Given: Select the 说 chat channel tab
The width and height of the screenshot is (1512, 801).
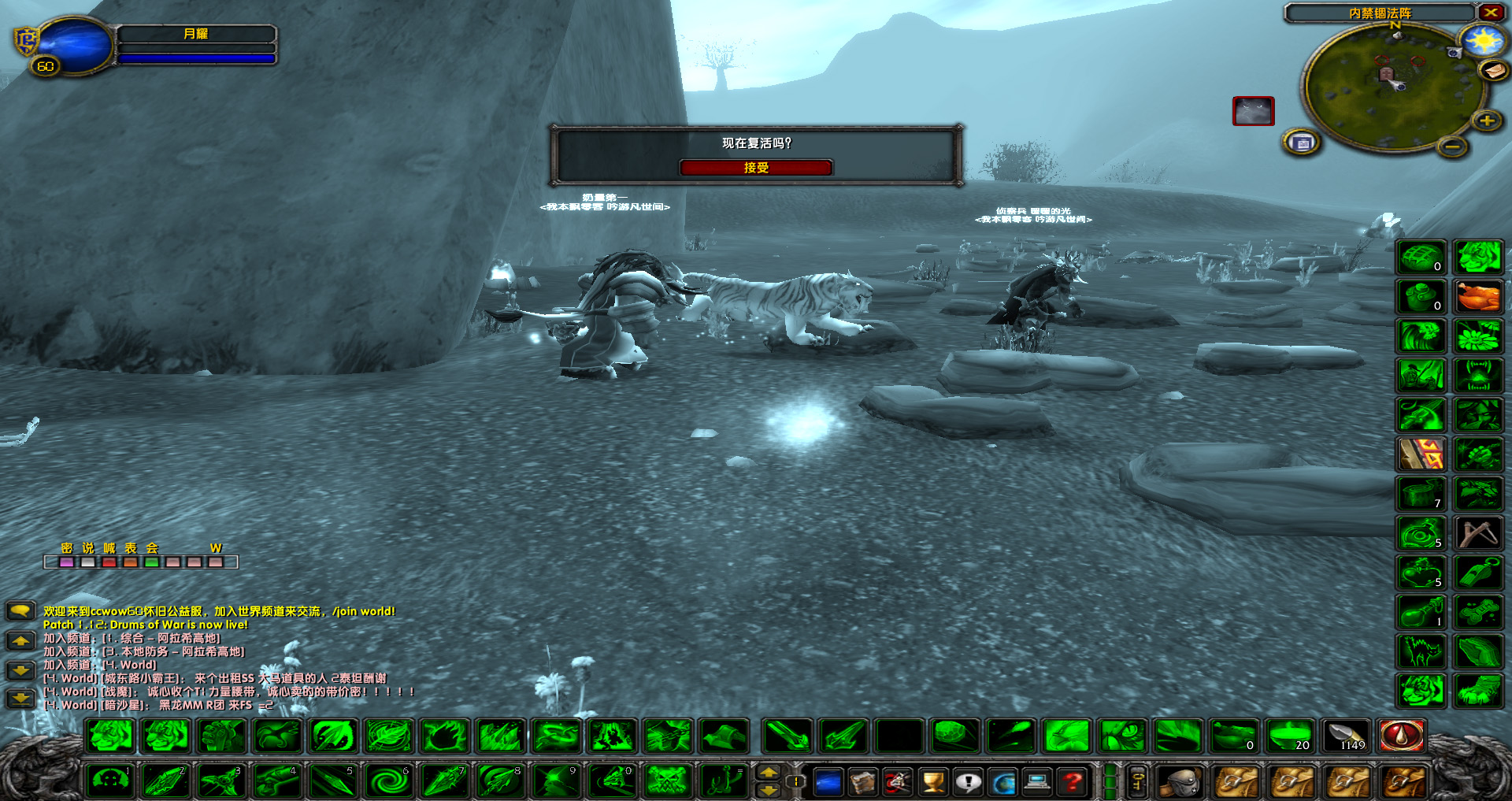Looking at the screenshot, I should coord(87,549).
